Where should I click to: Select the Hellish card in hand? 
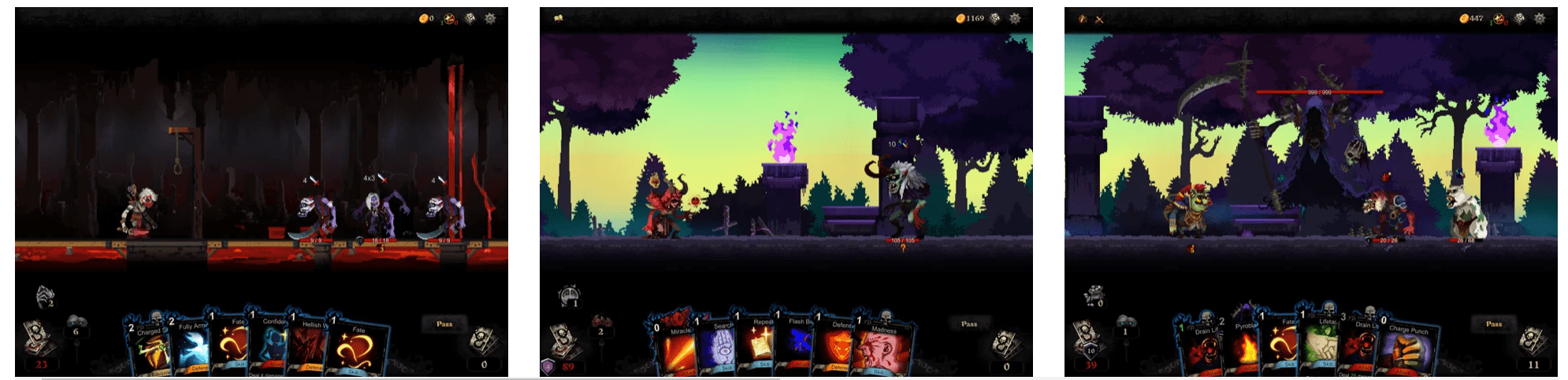tap(310, 347)
